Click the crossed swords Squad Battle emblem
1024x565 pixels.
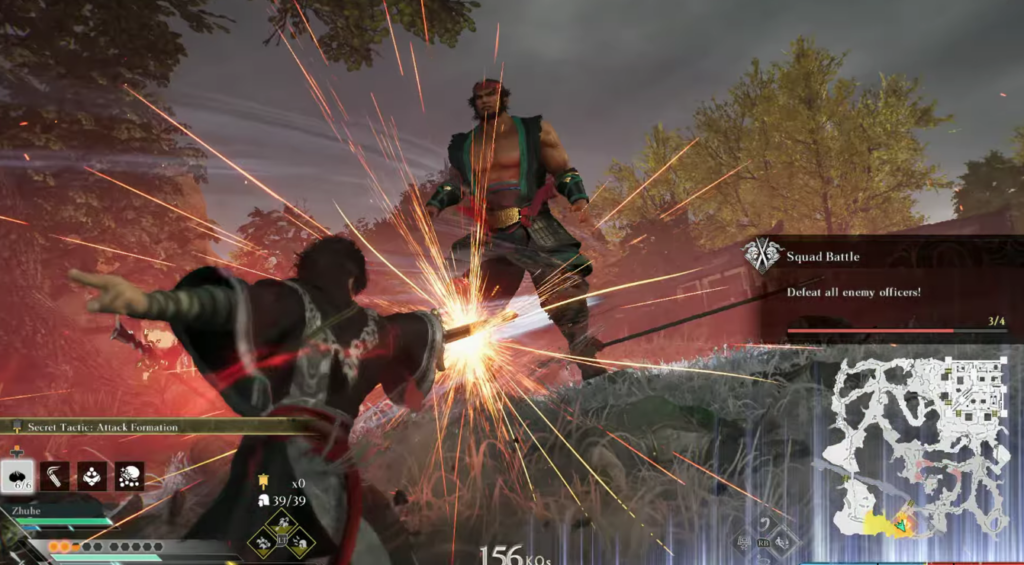tap(763, 257)
